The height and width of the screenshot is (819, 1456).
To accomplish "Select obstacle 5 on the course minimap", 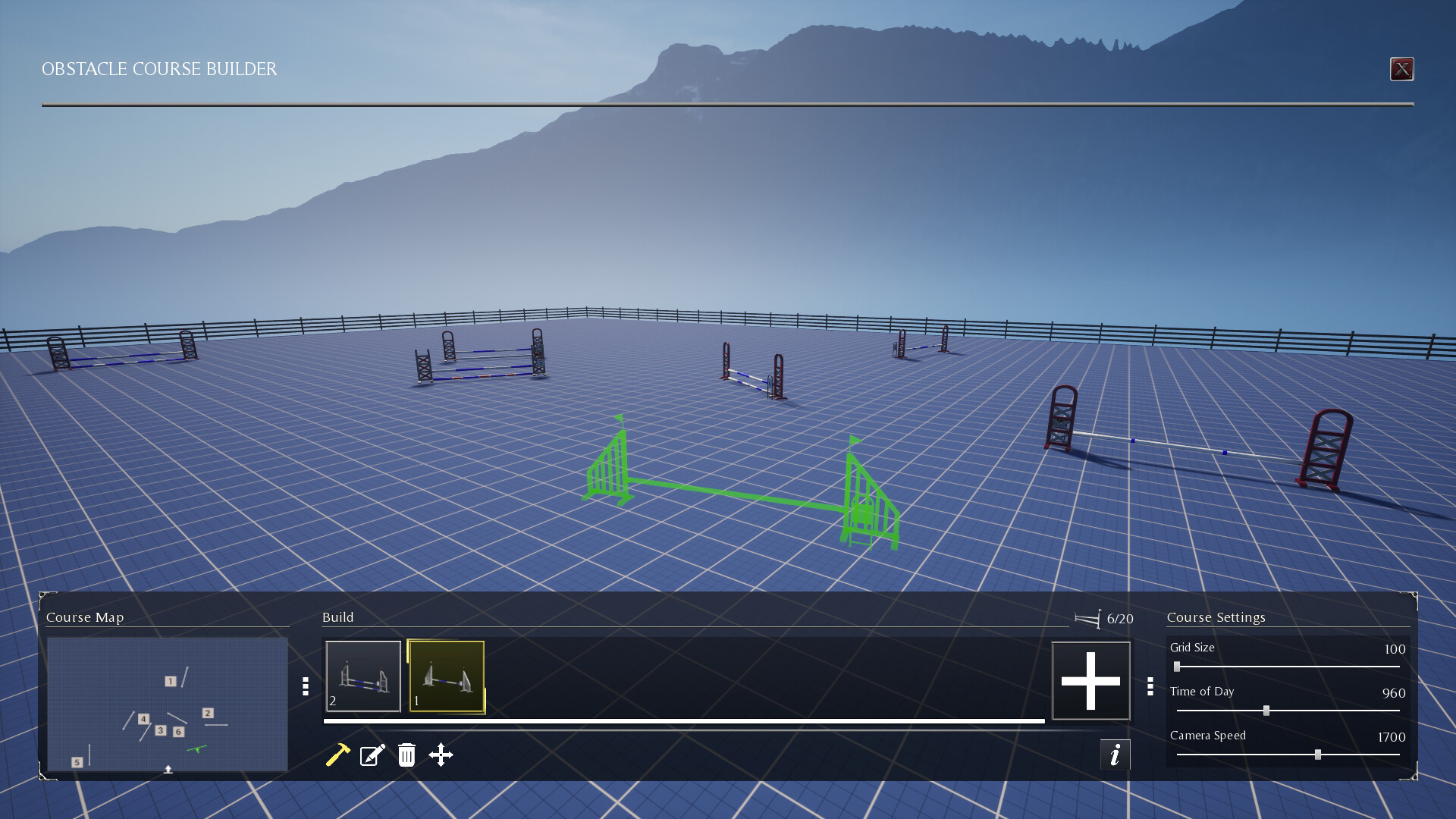I will tap(77, 761).
